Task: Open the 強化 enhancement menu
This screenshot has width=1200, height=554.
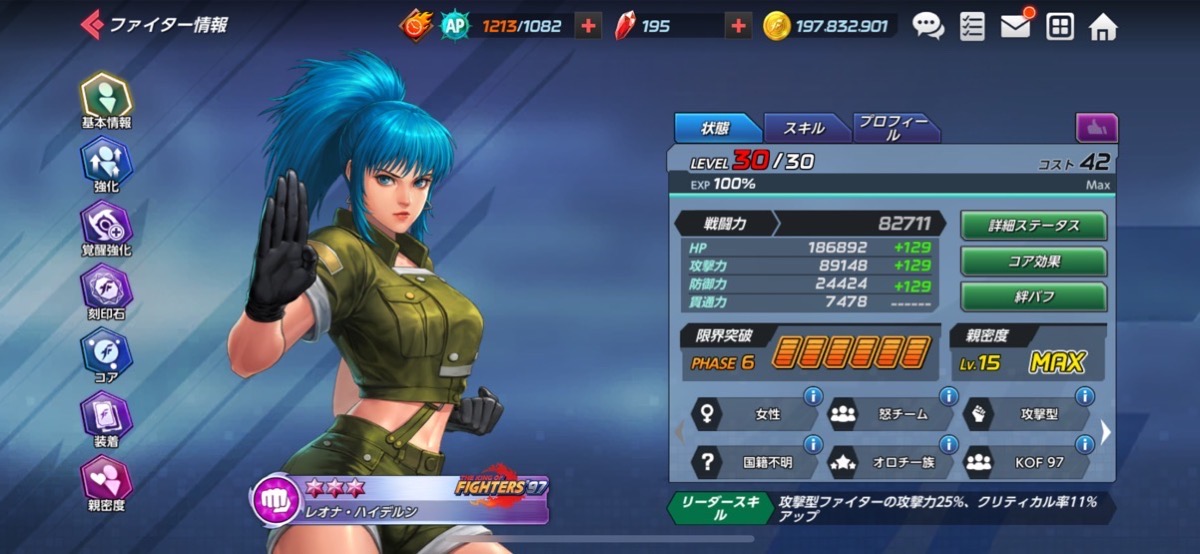Action: coord(106,163)
